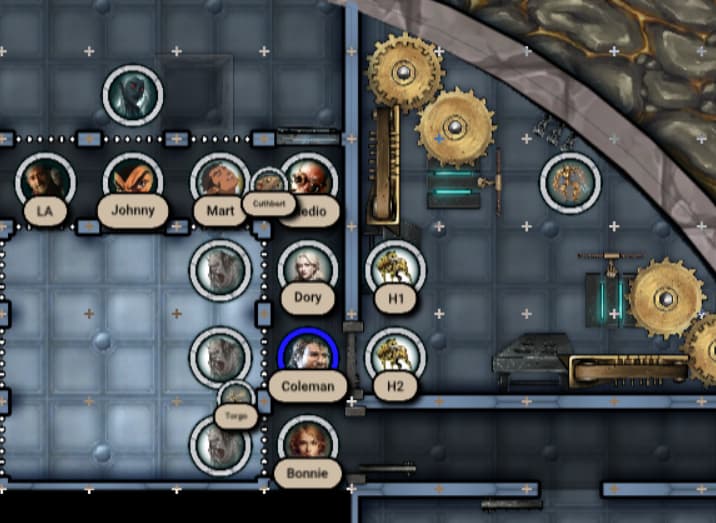Click Johnny's token

point(132,182)
